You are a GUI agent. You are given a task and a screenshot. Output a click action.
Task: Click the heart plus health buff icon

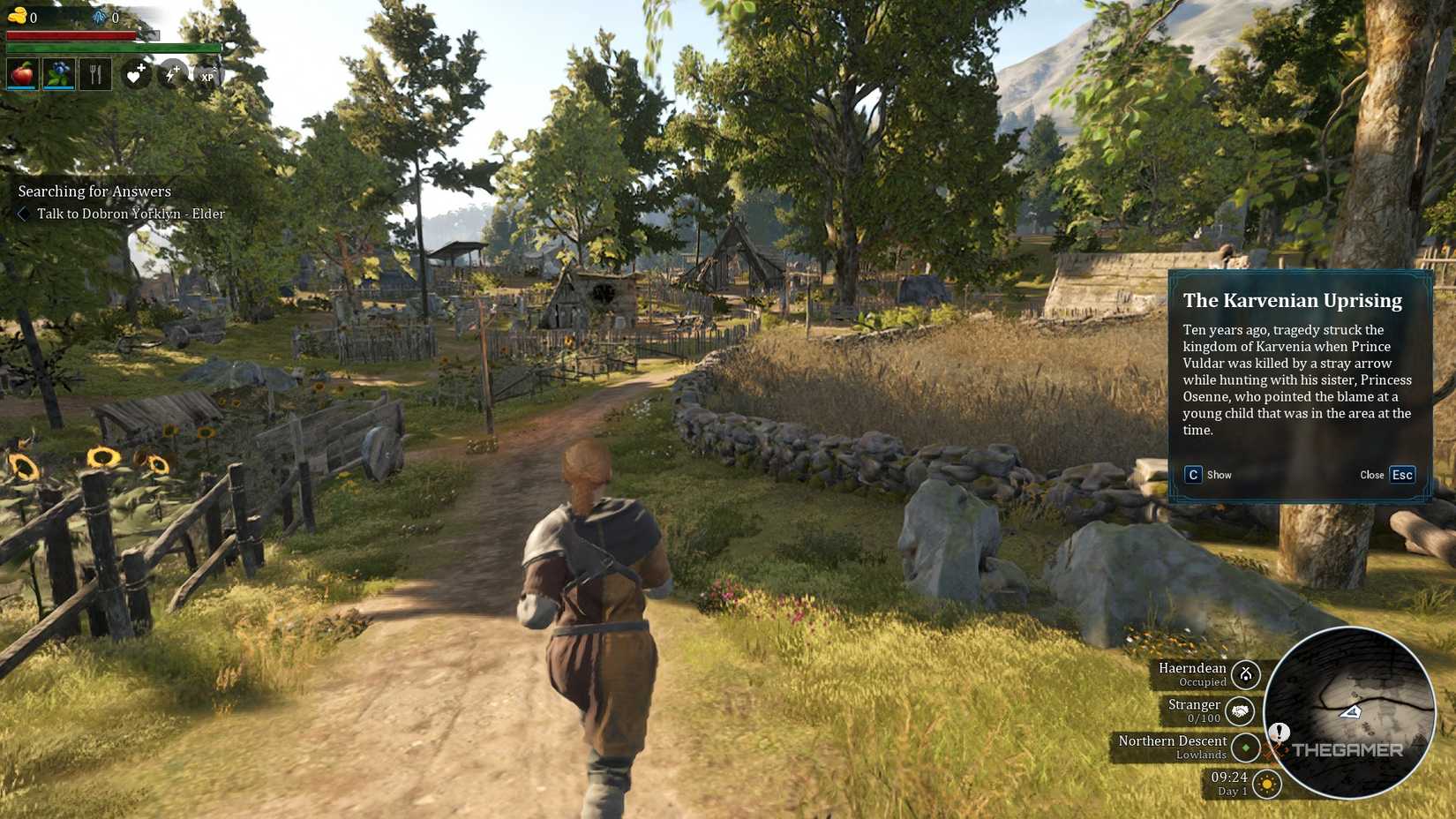pos(135,75)
